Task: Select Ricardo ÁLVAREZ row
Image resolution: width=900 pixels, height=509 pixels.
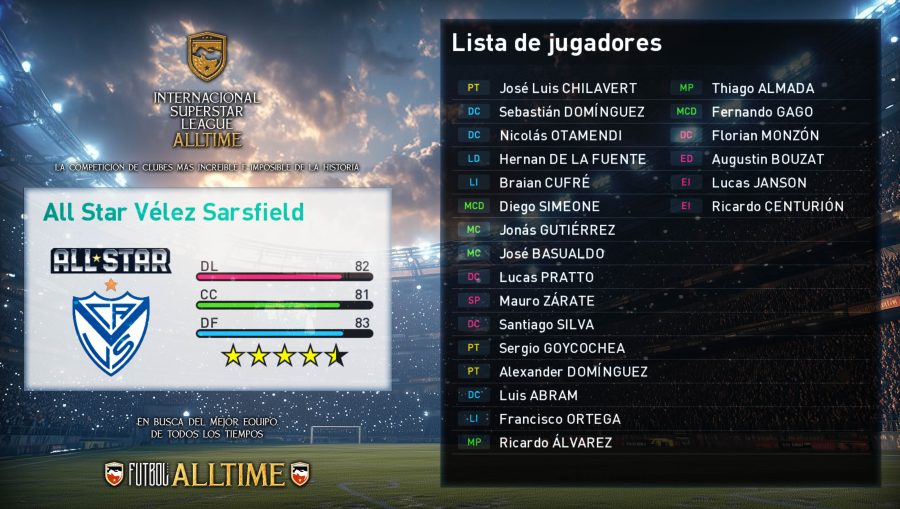Action: coord(555,442)
